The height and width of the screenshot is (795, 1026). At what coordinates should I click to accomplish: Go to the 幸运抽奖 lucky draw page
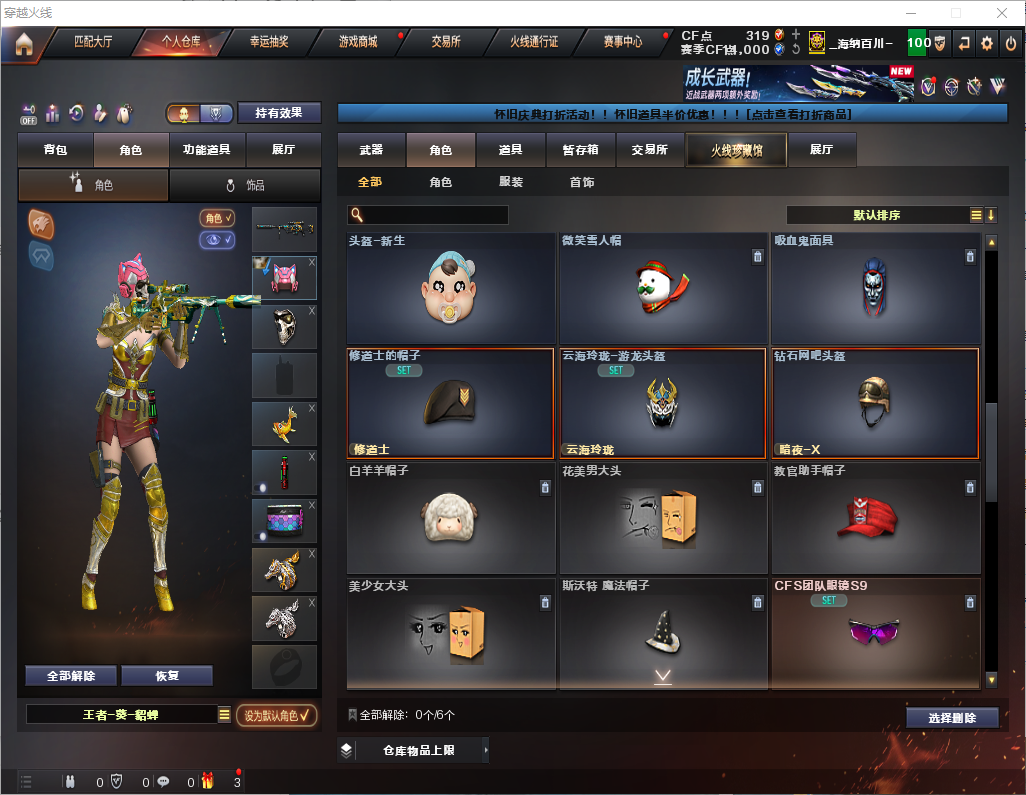click(x=268, y=42)
